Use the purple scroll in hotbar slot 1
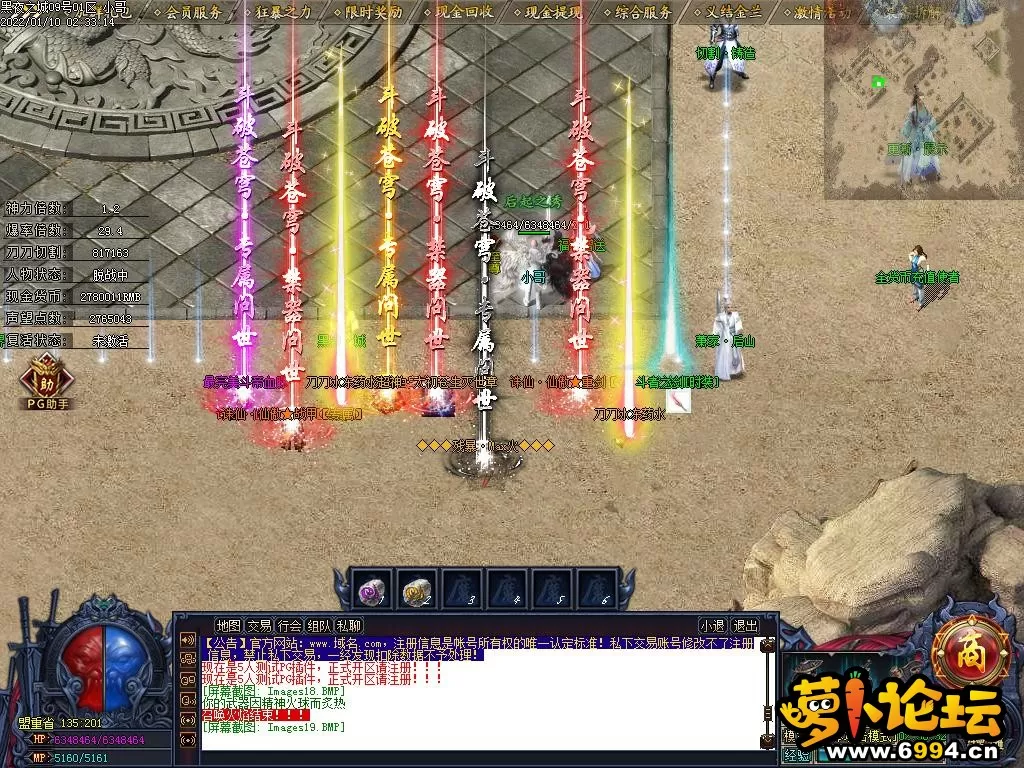1024x768 pixels. (371, 591)
